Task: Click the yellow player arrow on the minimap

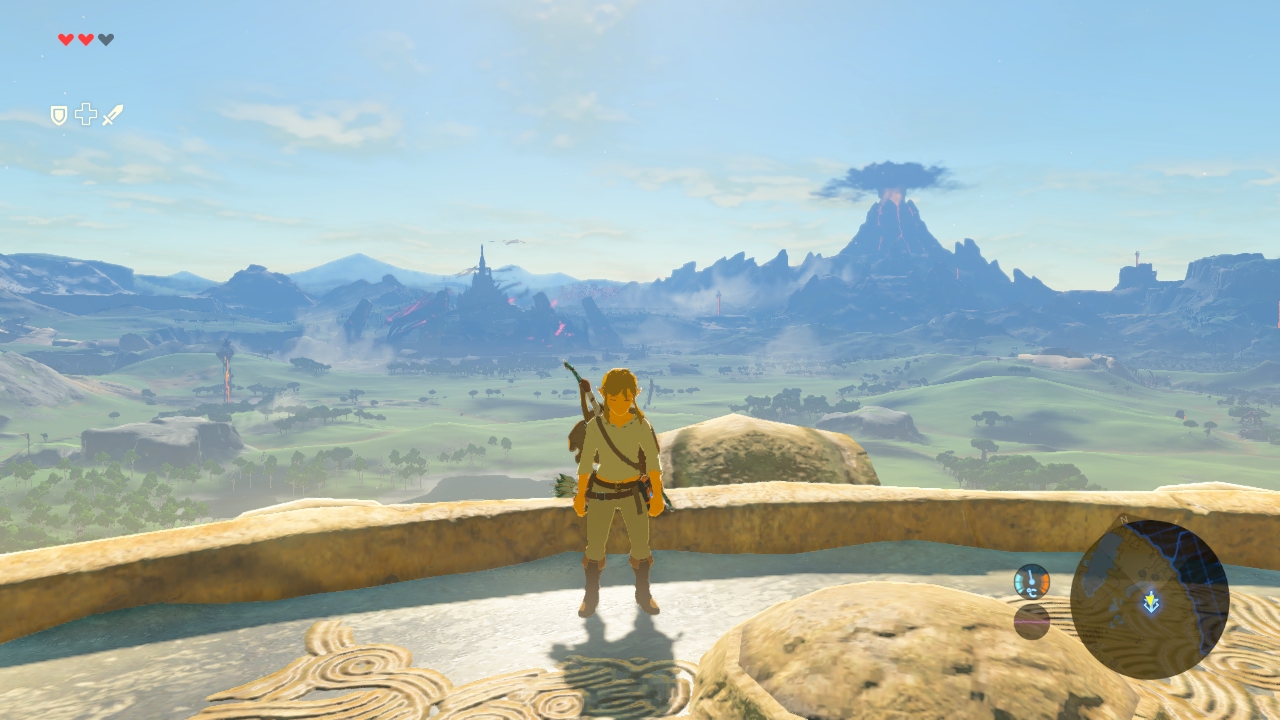Action: pyautogui.click(x=1152, y=602)
